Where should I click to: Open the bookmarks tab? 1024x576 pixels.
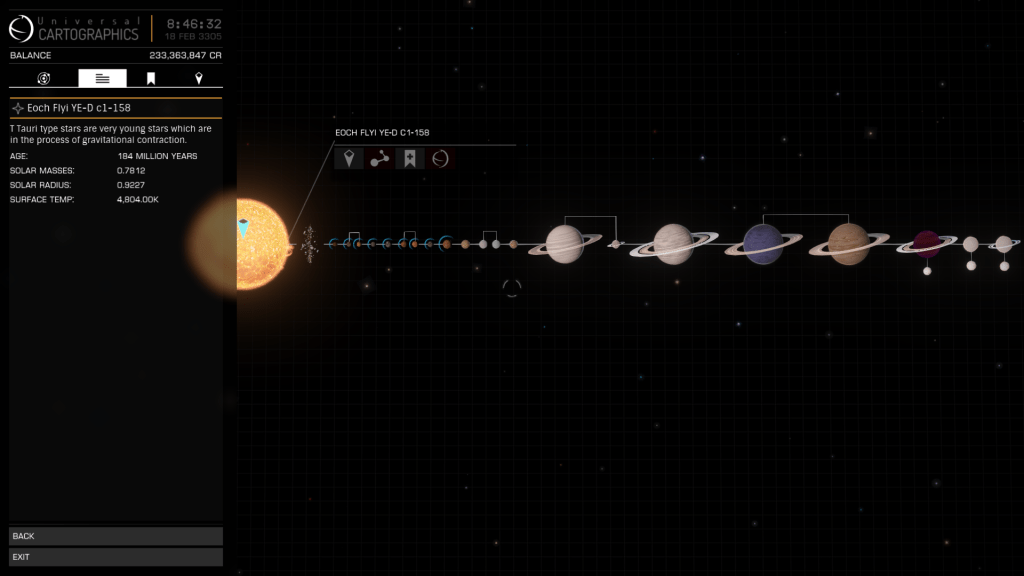tap(151, 78)
